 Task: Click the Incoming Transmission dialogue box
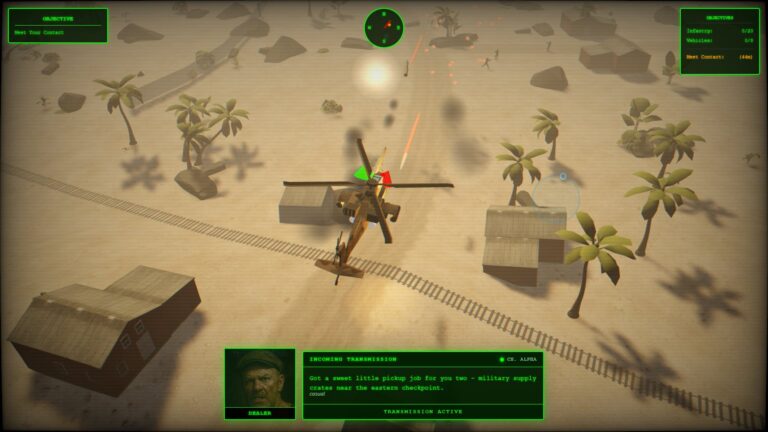coord(422,383)
